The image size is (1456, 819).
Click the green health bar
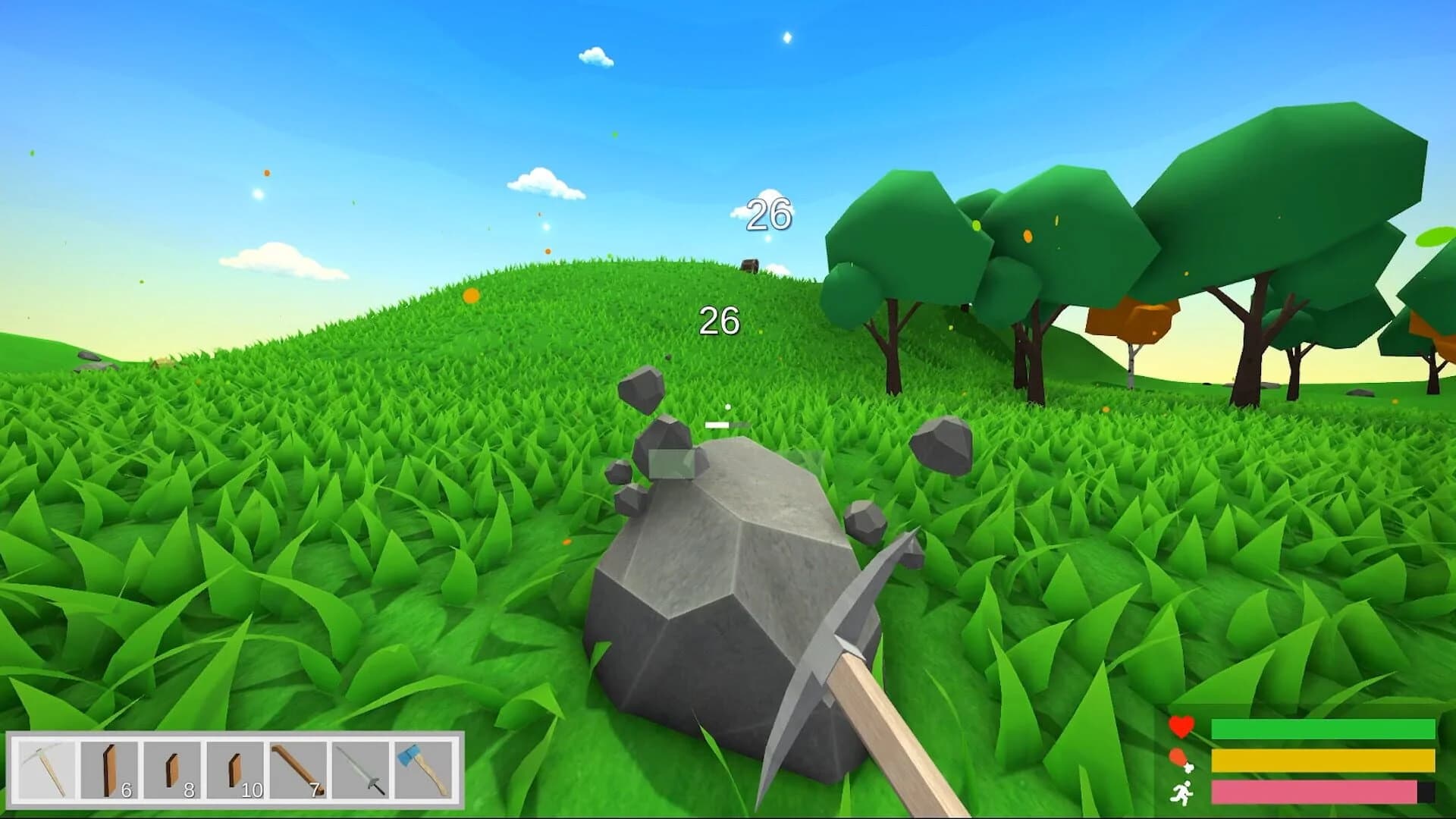[x=1319, y=730]
